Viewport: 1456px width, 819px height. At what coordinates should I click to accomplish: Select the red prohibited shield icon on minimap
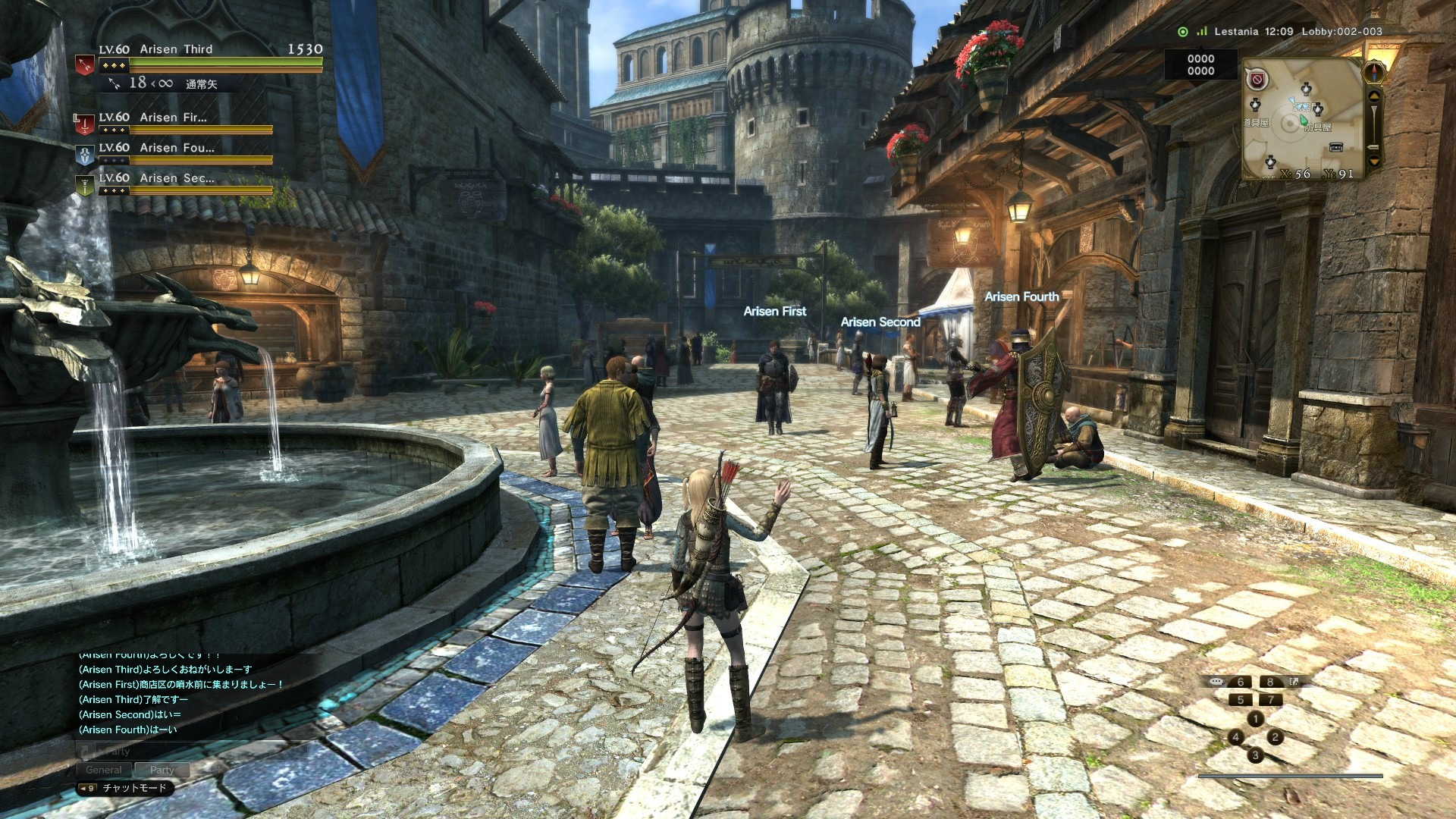click(1257, 79)
